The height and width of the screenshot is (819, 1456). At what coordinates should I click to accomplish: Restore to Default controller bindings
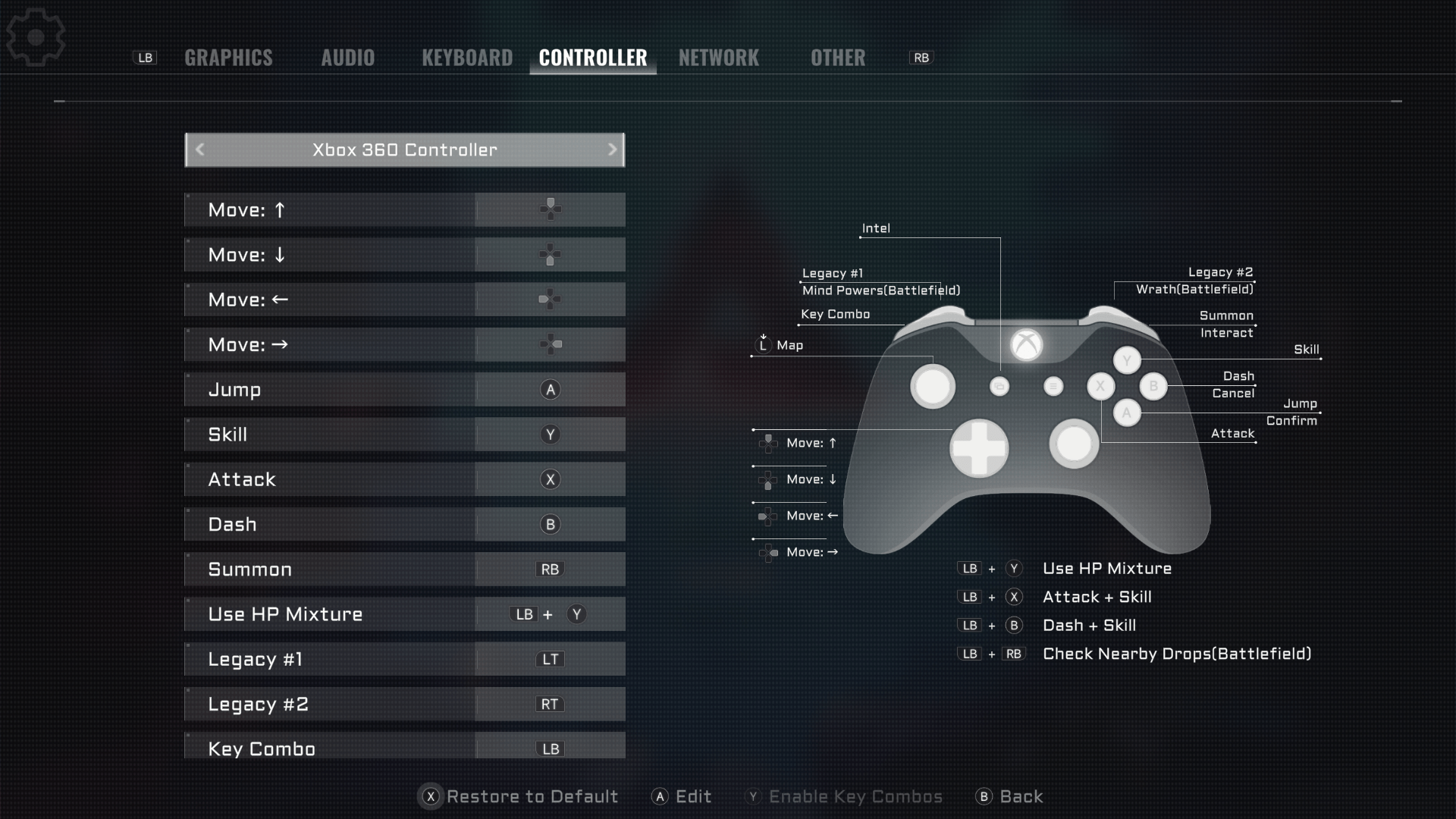[520, 796]
